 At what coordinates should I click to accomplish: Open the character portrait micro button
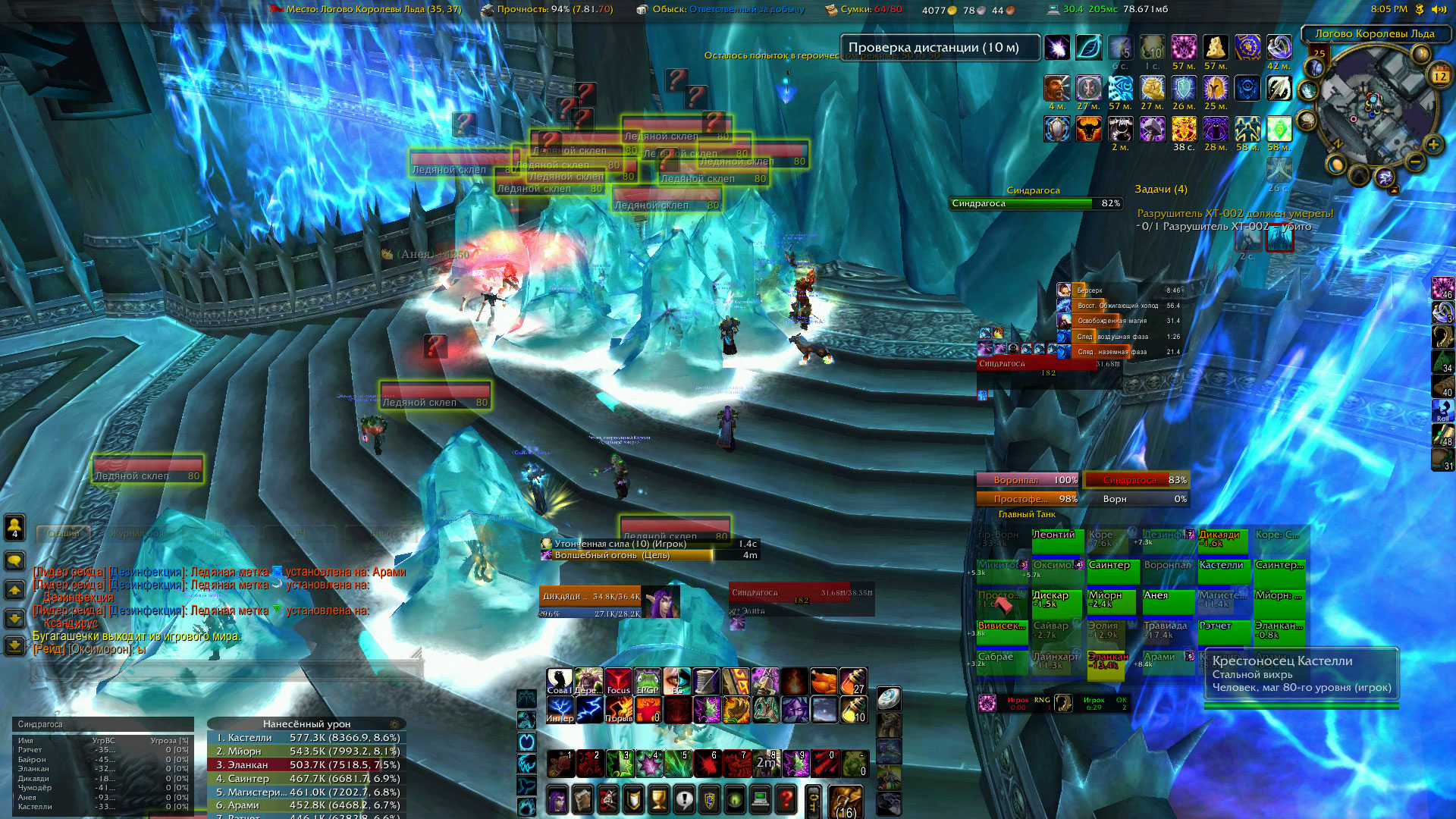[557, 799]
